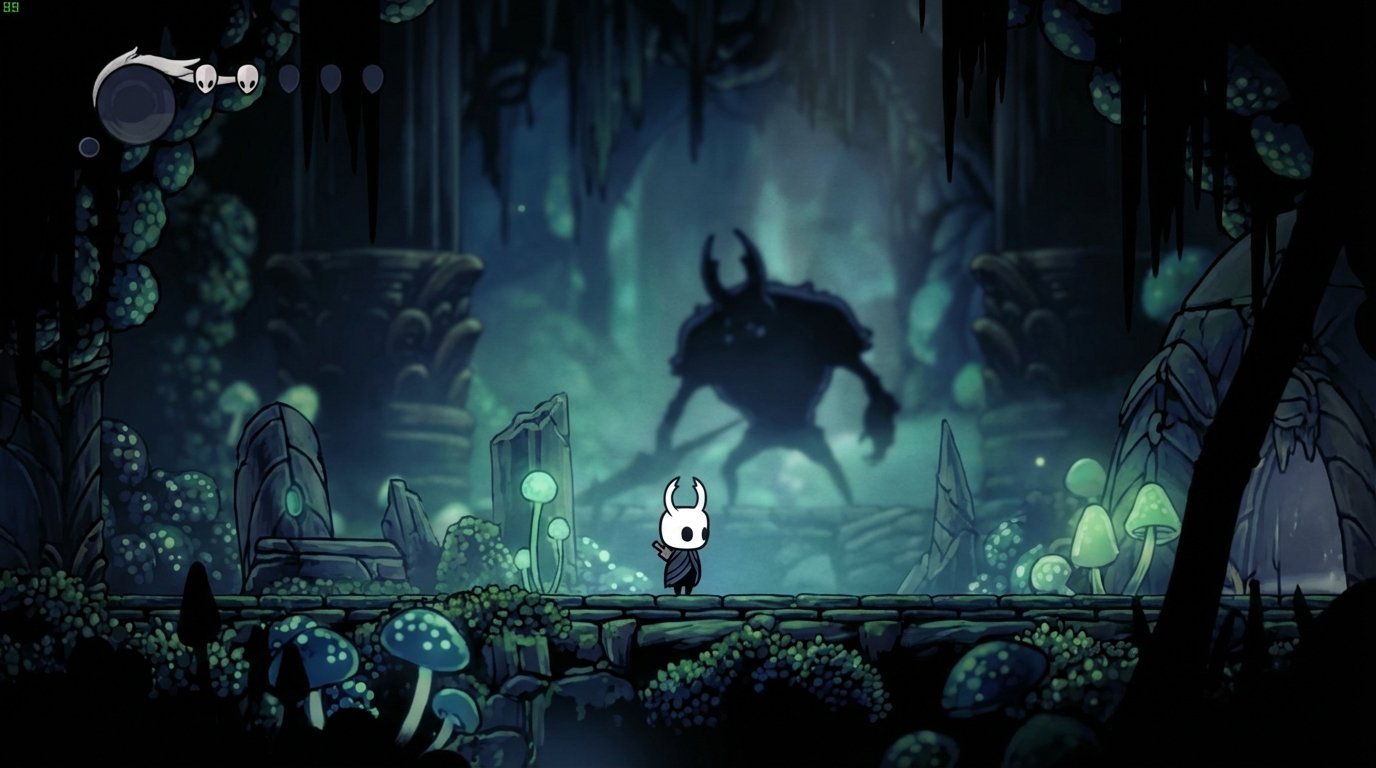Select the first health mask icon
1376x768 pixels.
(x=207, y=79)
